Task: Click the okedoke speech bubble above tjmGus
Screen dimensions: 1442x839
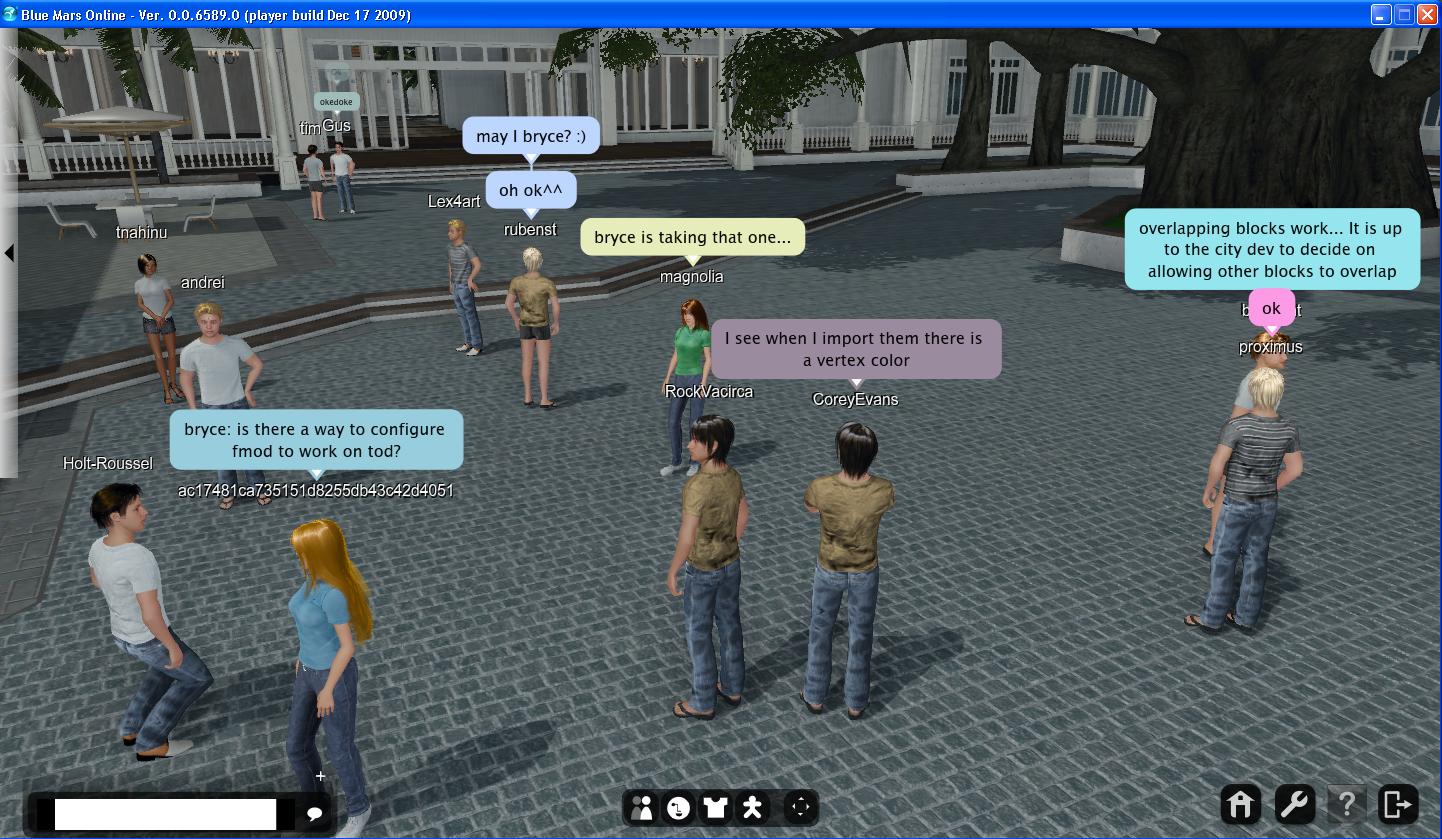Action: 336,101
